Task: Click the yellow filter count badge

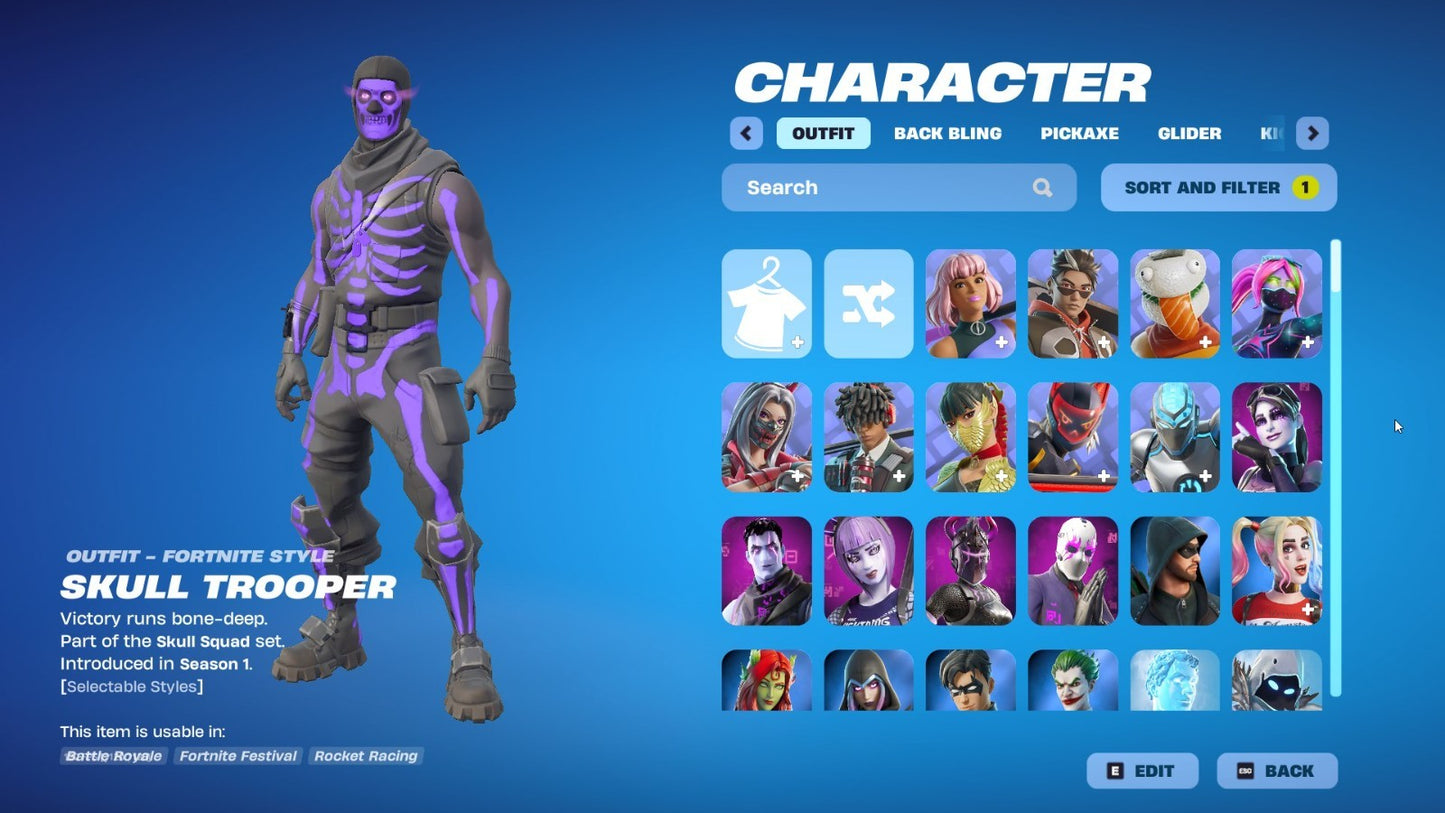Action: coord(1304,187)
